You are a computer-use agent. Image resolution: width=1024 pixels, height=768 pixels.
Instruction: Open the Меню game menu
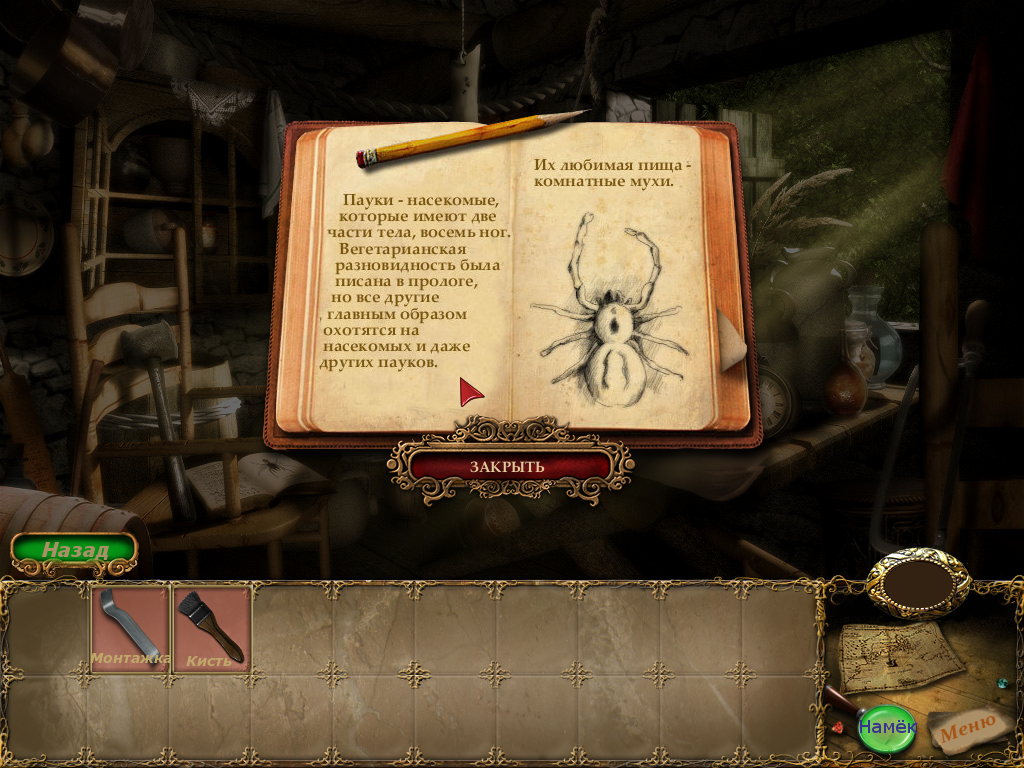pos(967,727)
